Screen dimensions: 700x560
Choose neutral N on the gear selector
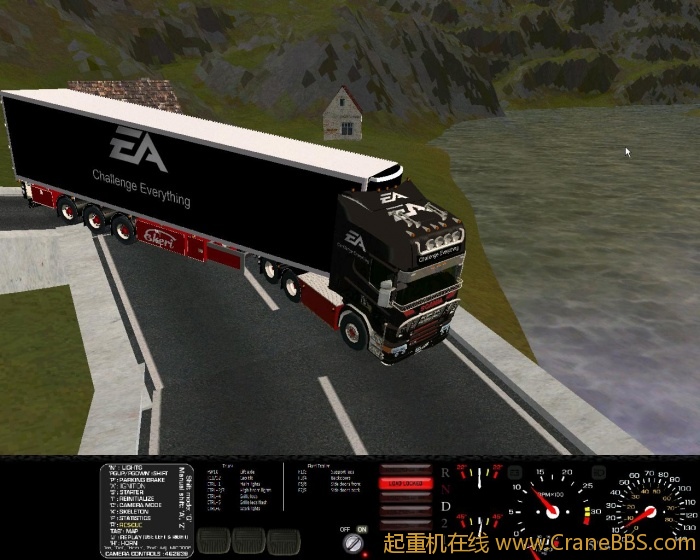(445, 490)
